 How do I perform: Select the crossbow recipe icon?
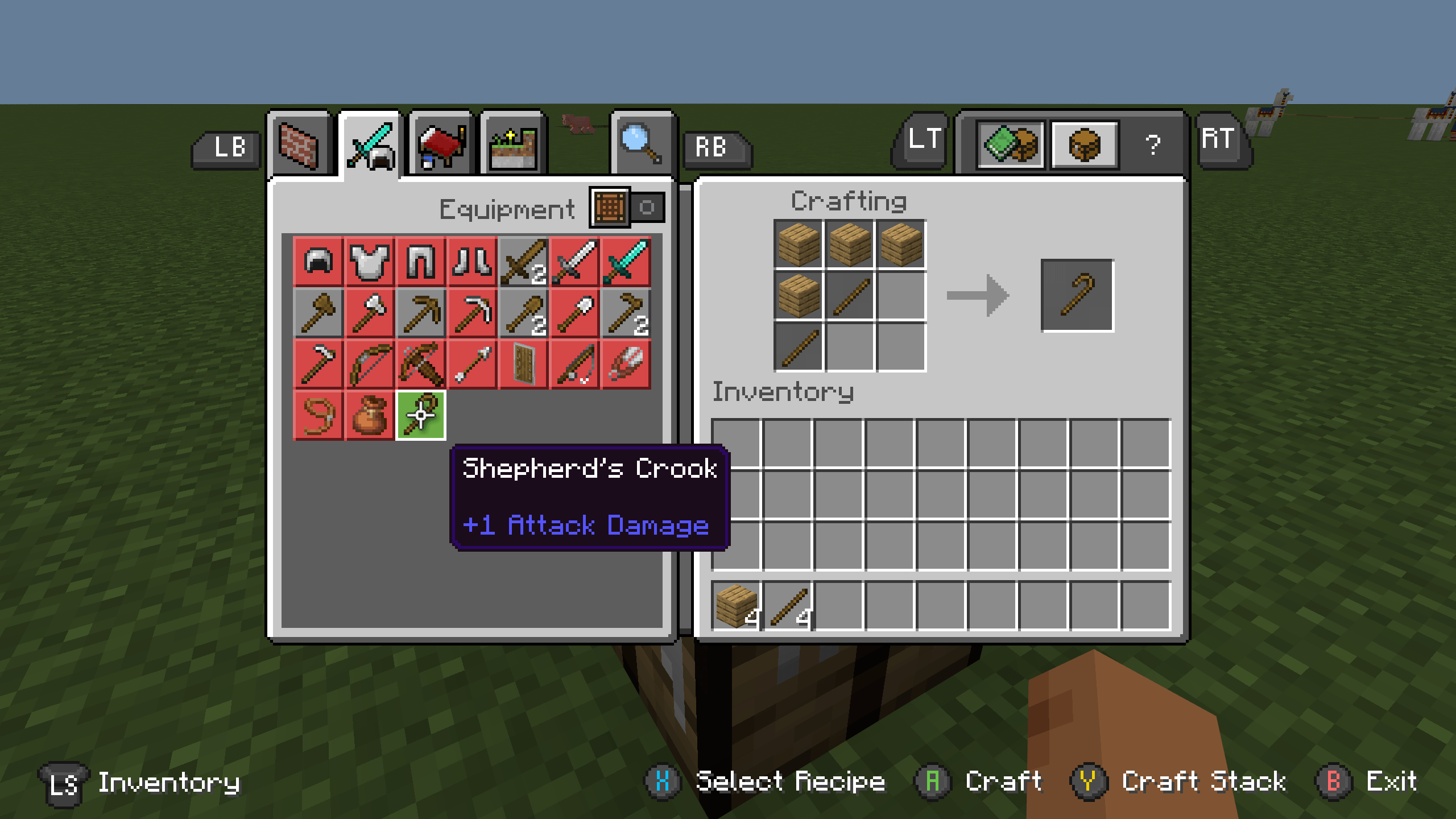click(420, 364)
